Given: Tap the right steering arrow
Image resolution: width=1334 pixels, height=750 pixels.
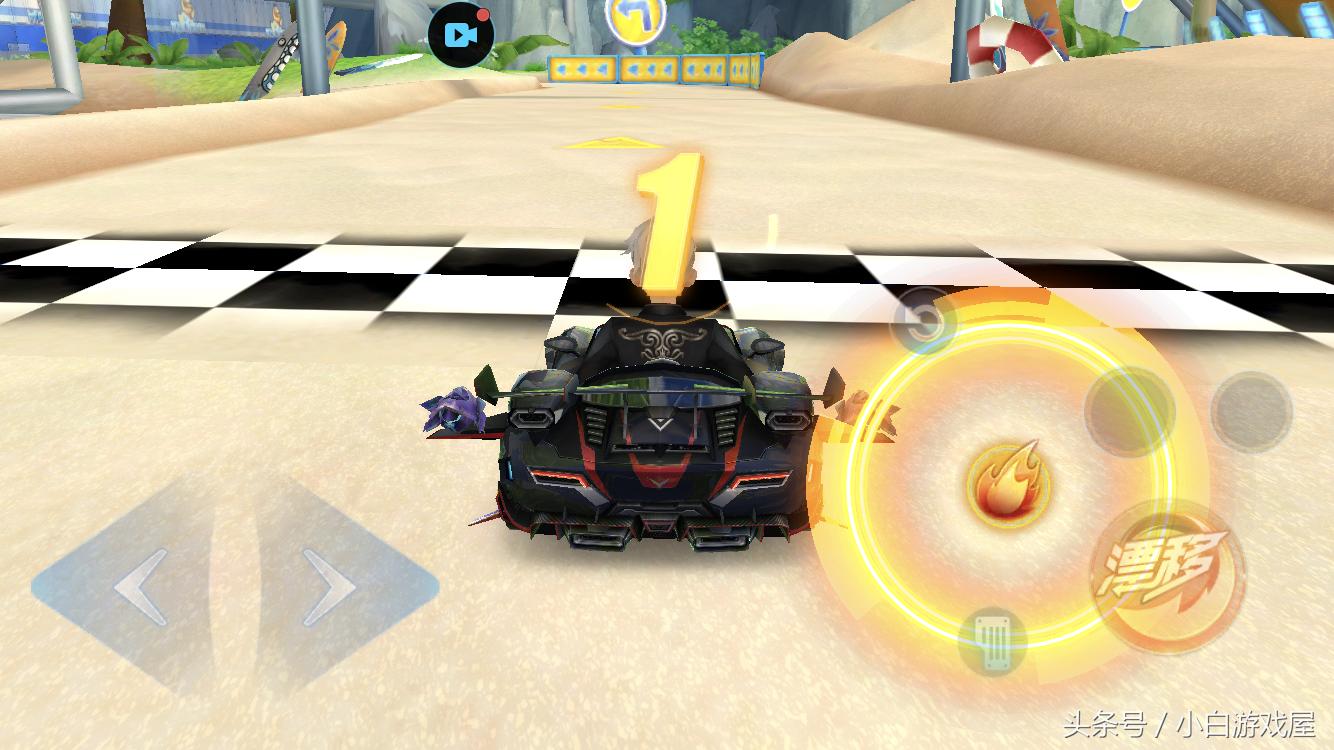Looking at the screenshot, I should [x=331, y=586].
